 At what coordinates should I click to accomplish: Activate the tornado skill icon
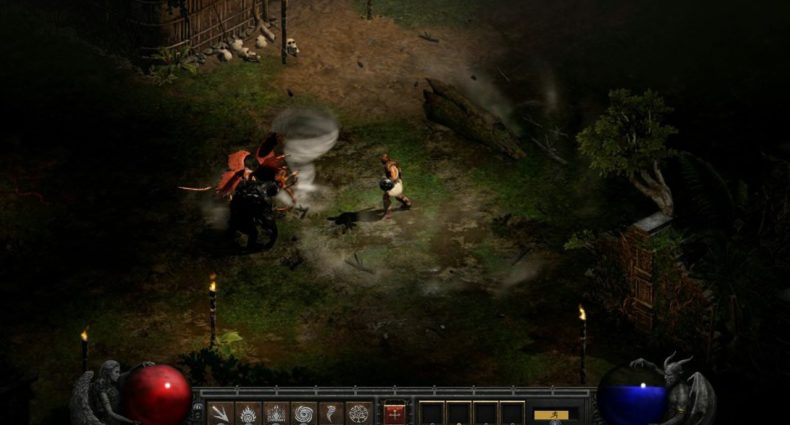(331, 413)
